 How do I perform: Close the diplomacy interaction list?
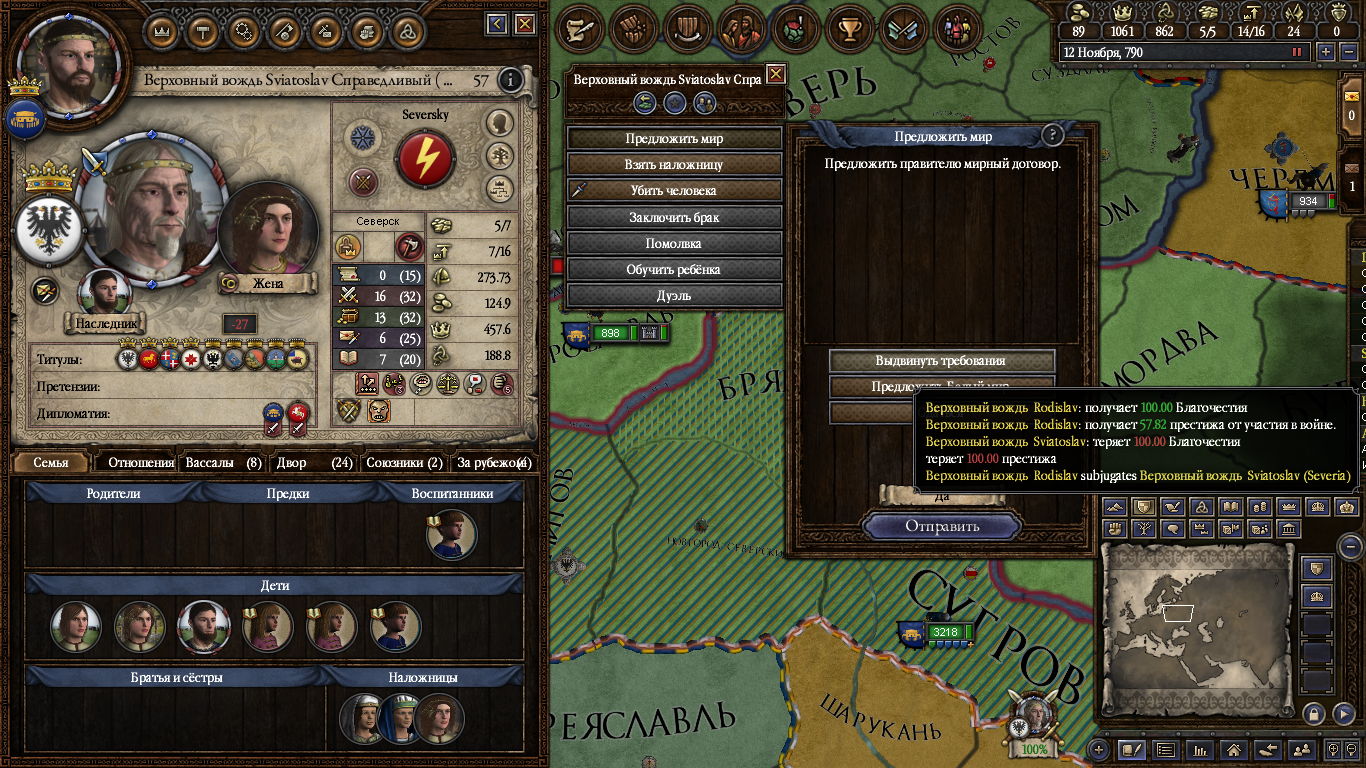[x=775, y=74]
